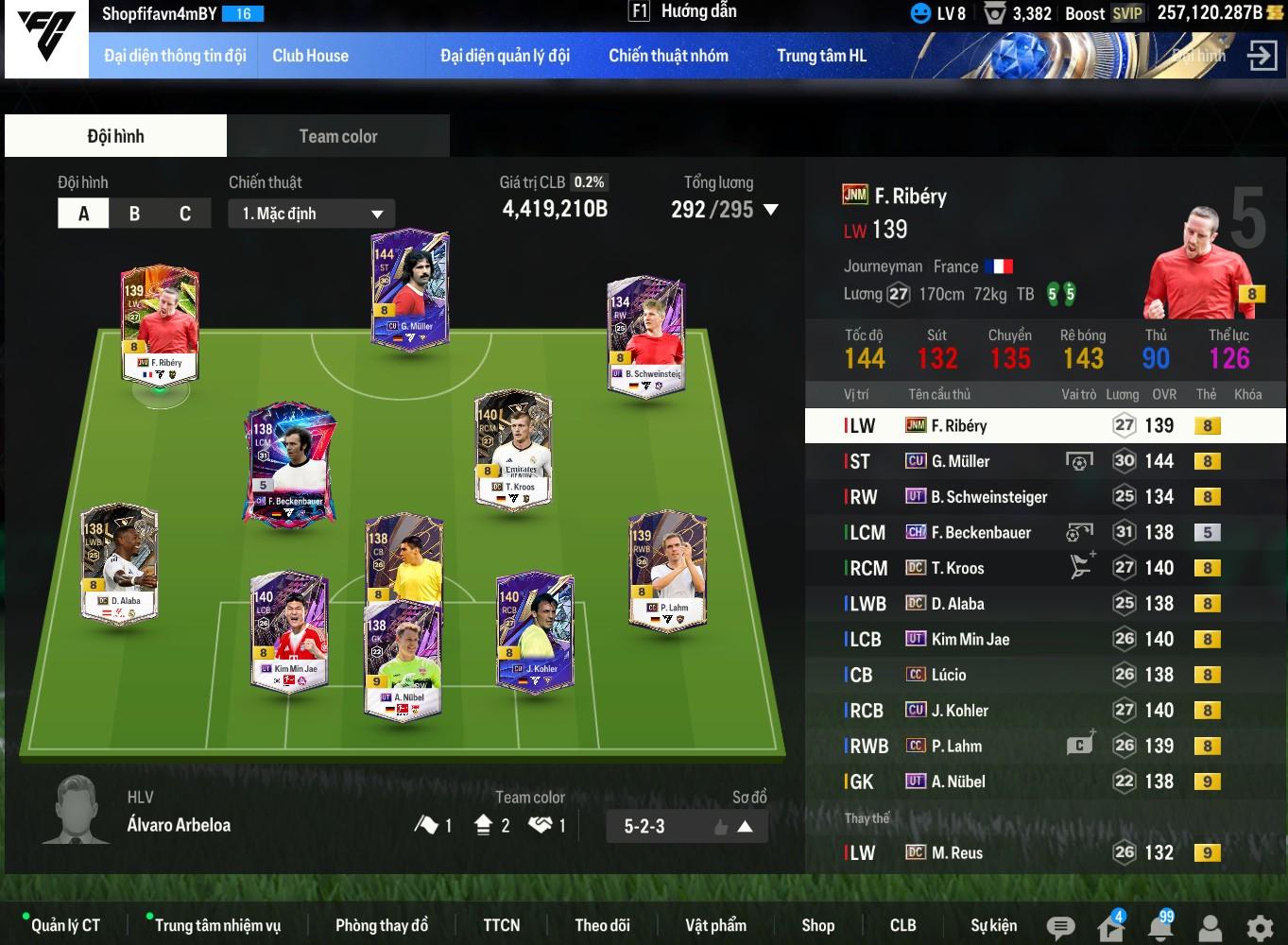1288x945 pixels.
Task: Open the notifications bell icon
Action: click(1160, 927)
